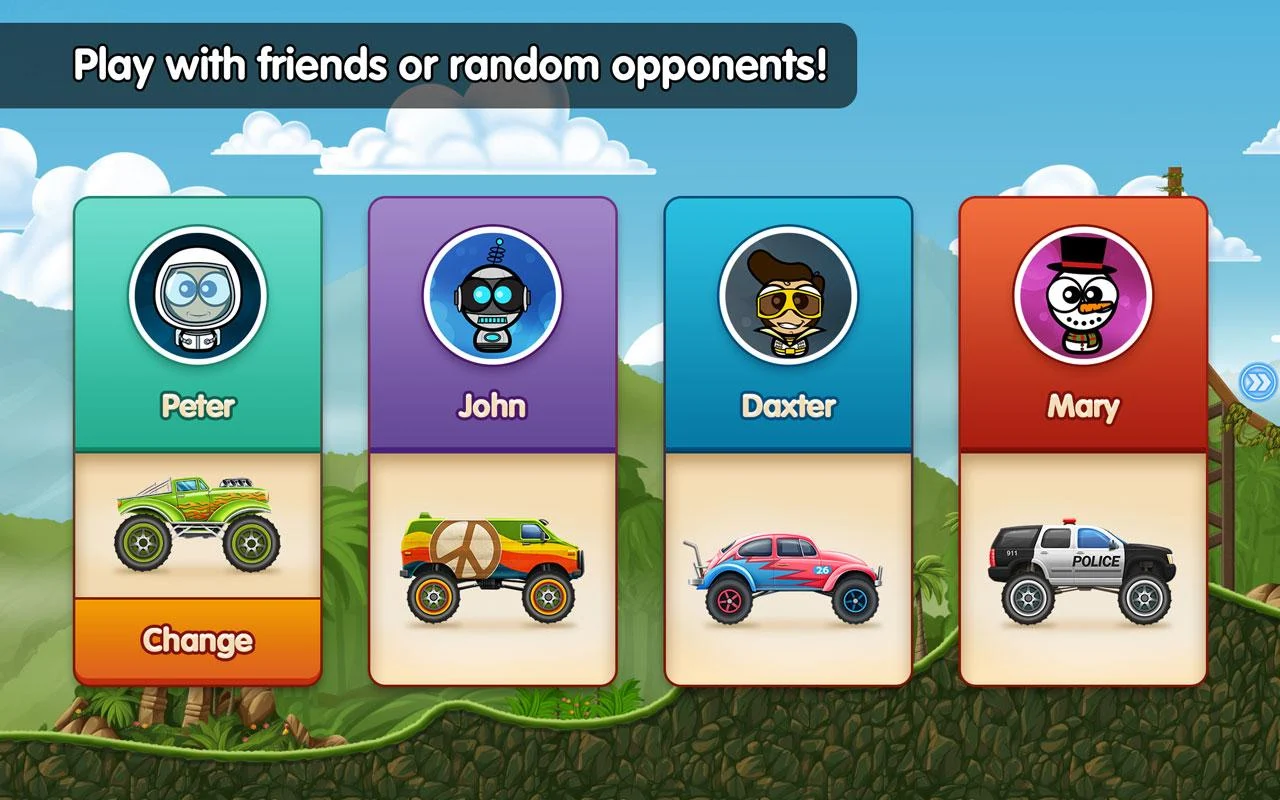Select Mary's police SUV
The height and width of the screenshot is (800, 1280).
1083,572
